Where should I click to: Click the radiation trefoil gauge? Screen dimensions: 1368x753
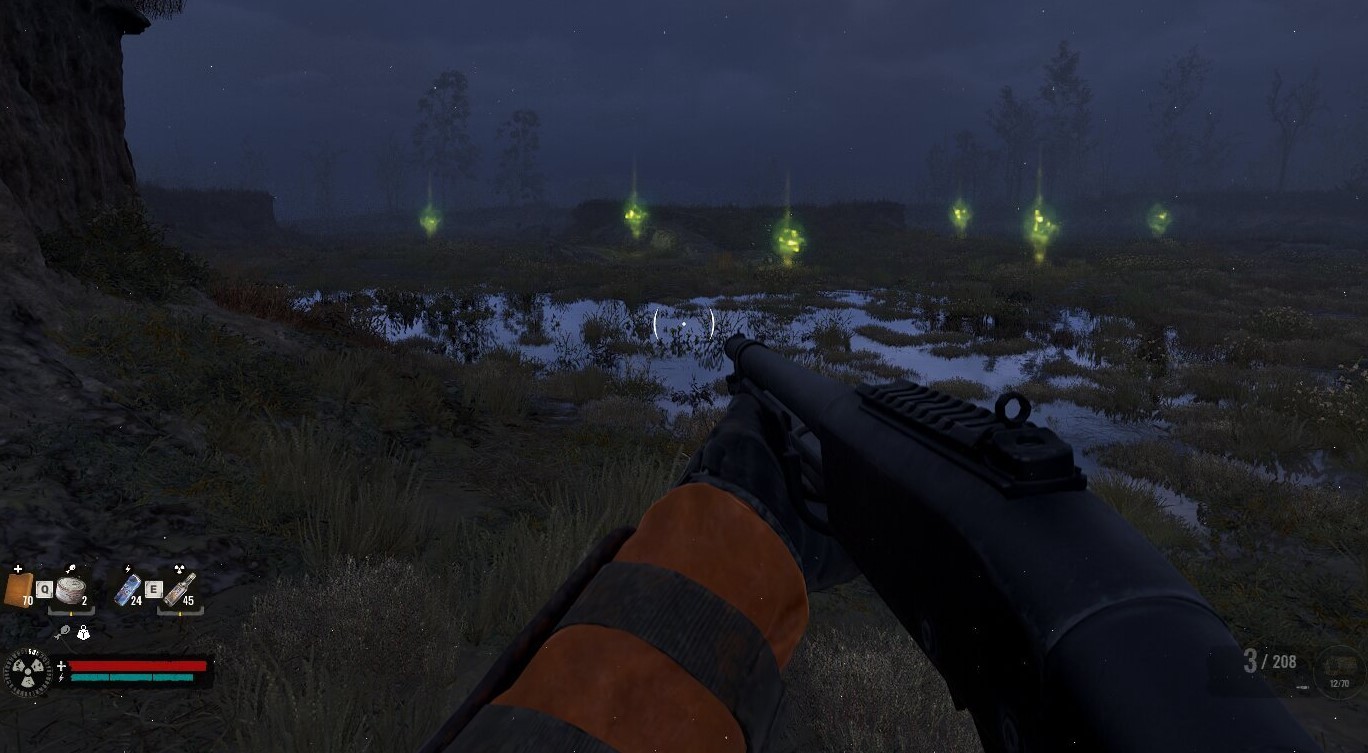point(27,671)
